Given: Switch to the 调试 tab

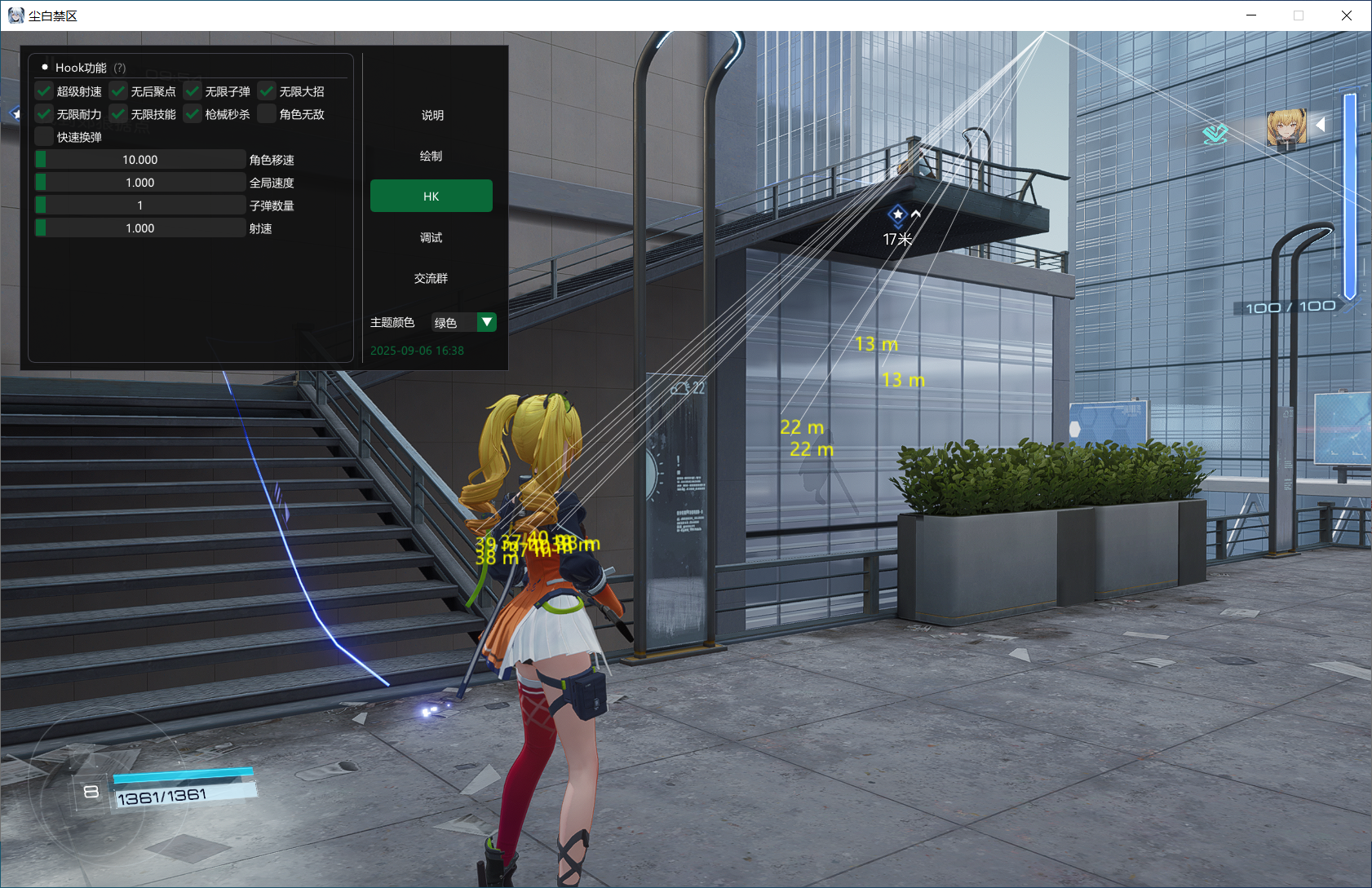Looking at the screenshot, I should click(432, 237).
